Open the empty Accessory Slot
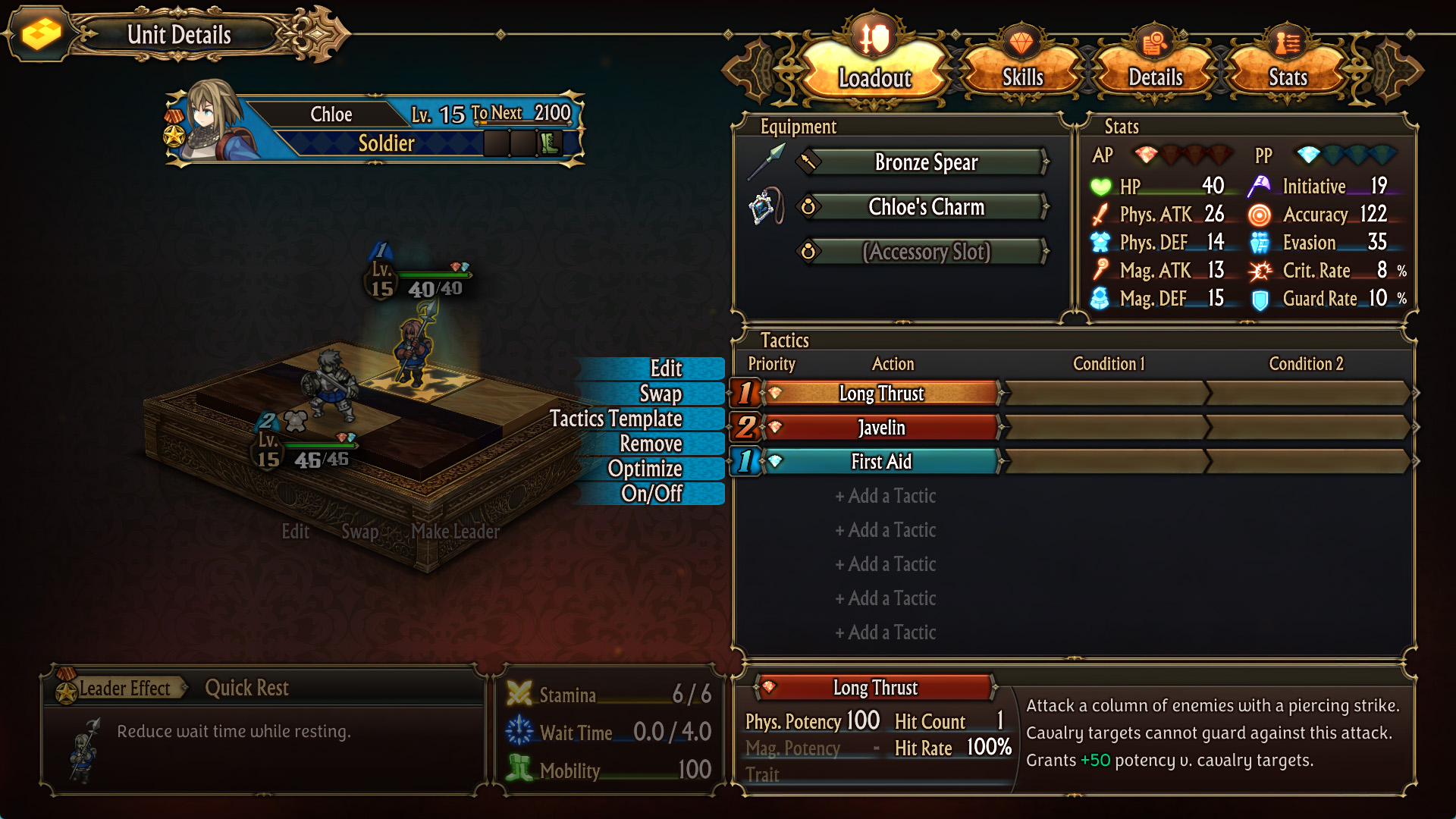Image resolution: width=1456 pixels, height=819 pixels. [925, 252]
